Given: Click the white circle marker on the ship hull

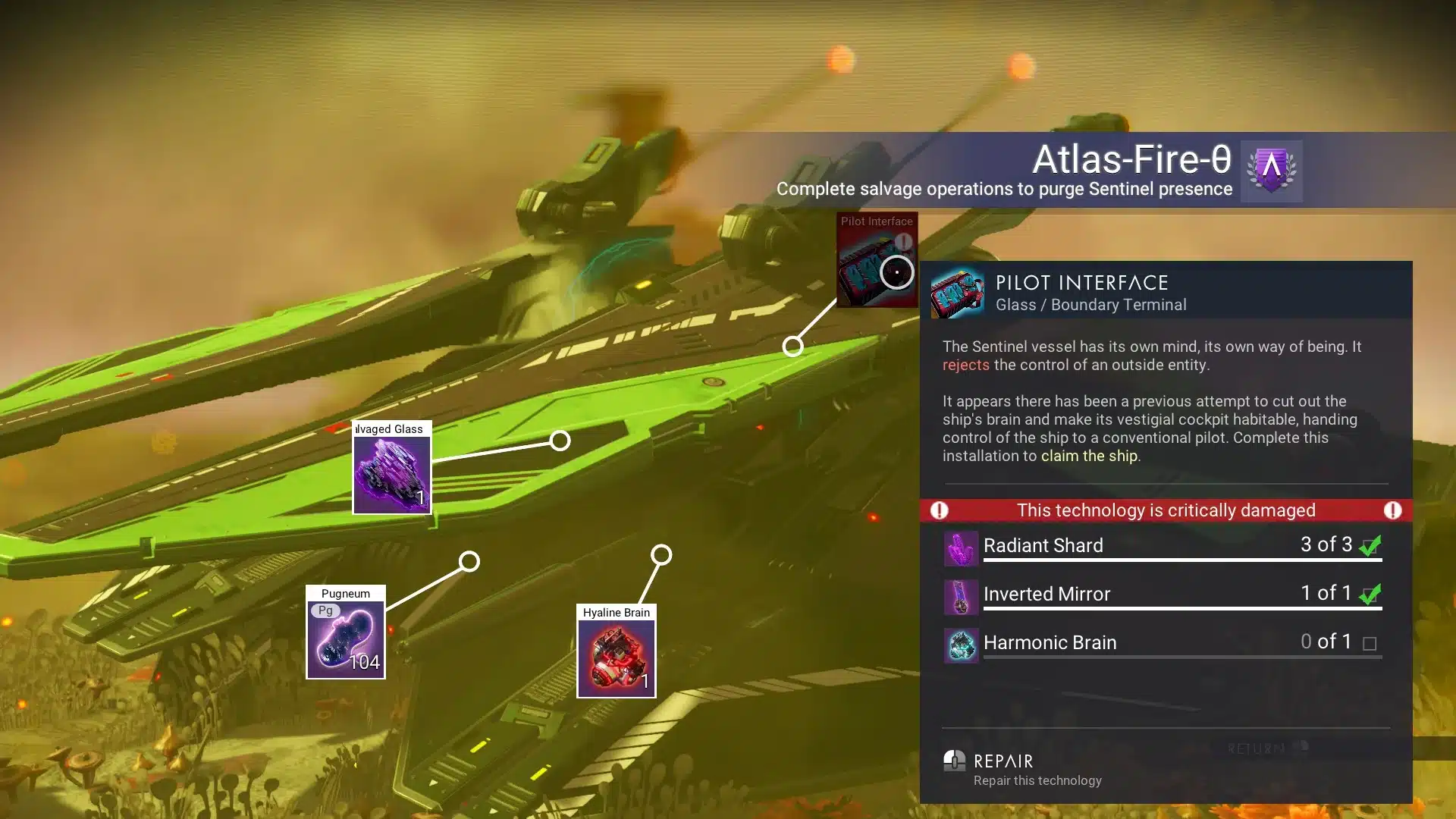Looking at the screenshot, I should tap(560, 439).
